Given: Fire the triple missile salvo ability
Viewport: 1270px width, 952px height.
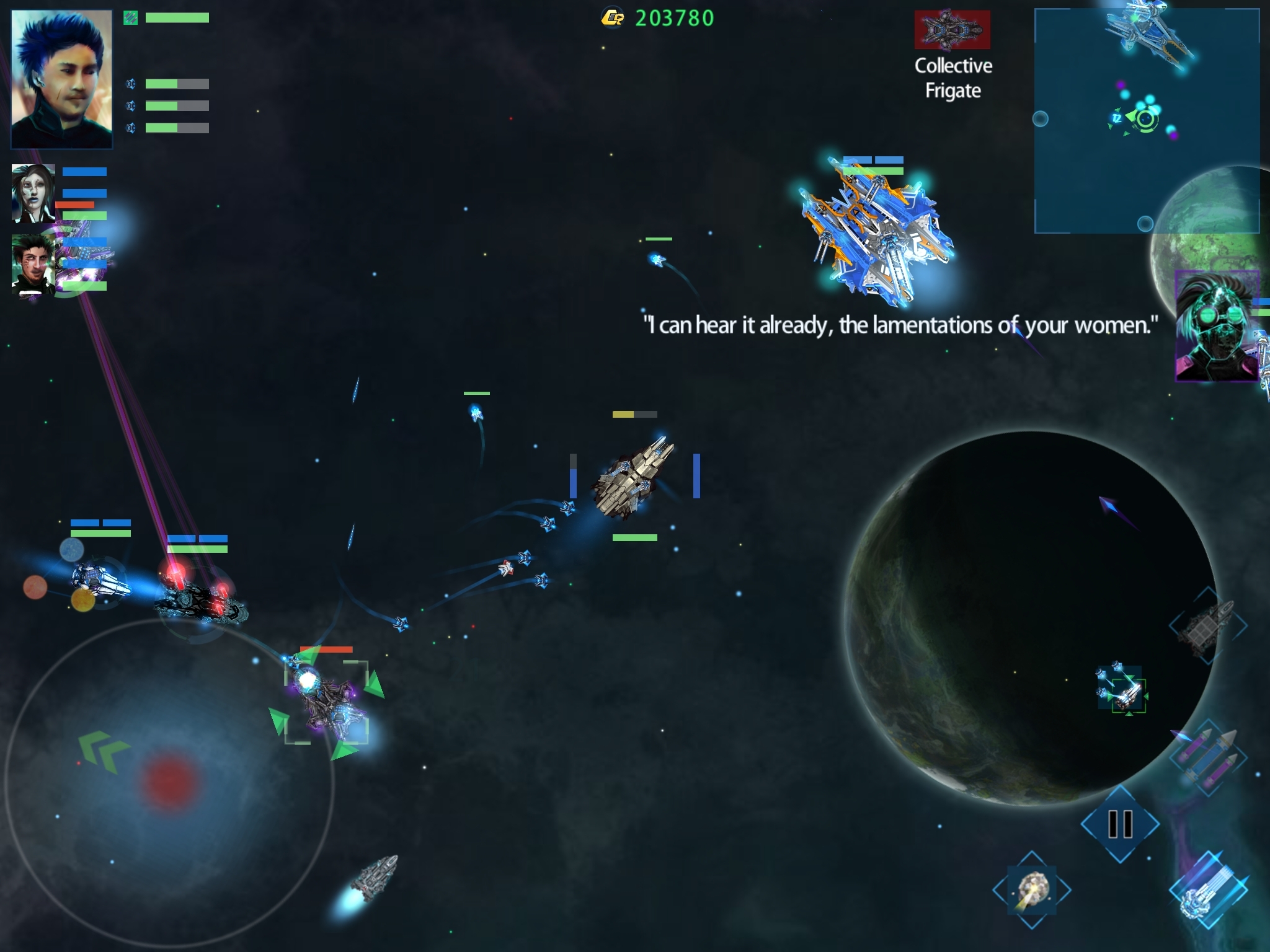Looking at the screenshot, I should click(1208, 757).
